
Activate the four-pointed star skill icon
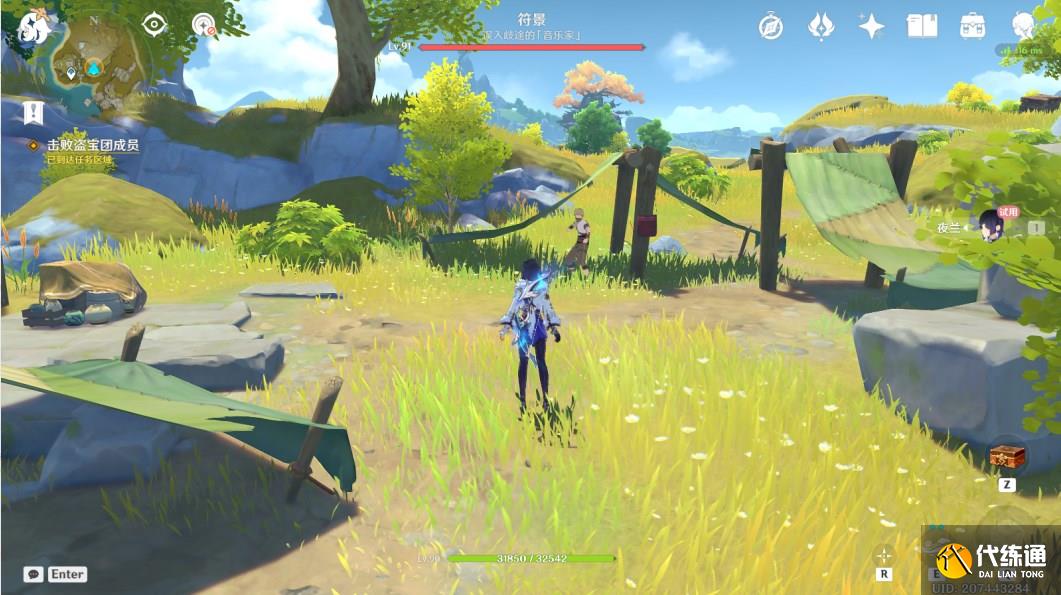click(x=883, y=554)
